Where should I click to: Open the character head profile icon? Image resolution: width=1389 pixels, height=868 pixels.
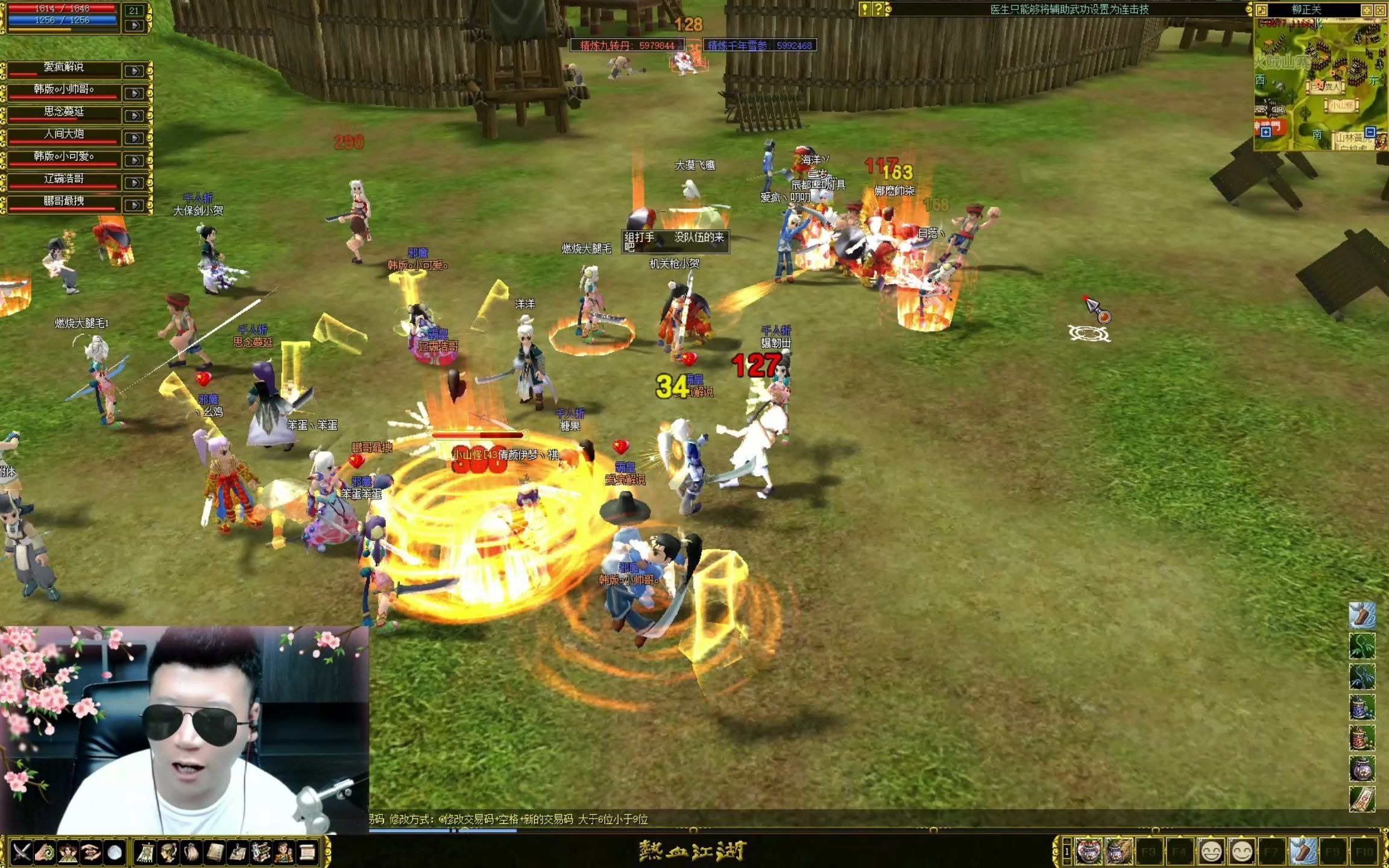pos(169,852)
